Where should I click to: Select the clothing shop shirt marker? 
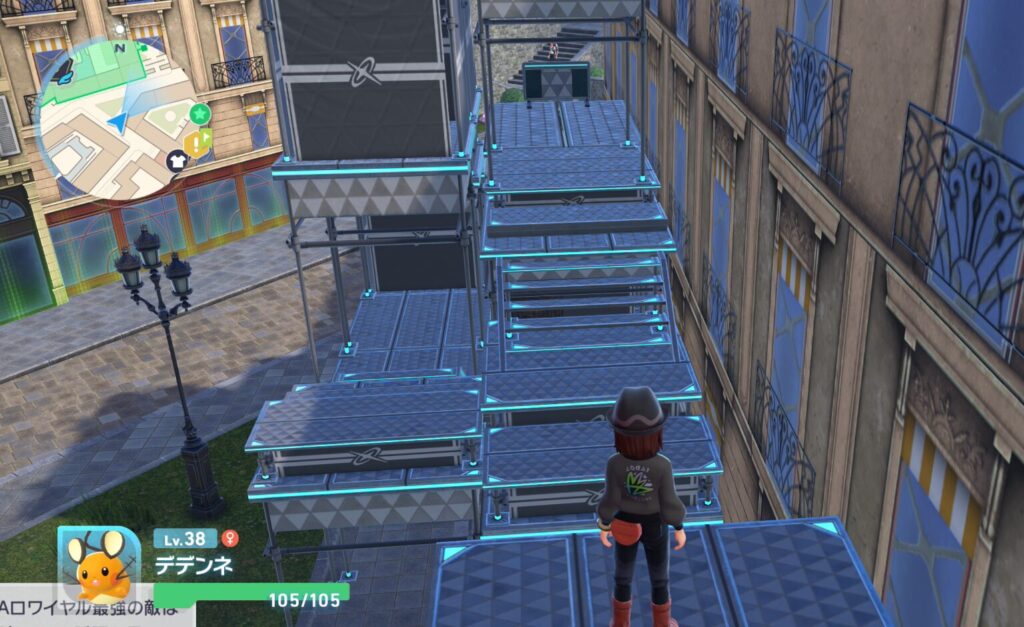coord(177,160)
